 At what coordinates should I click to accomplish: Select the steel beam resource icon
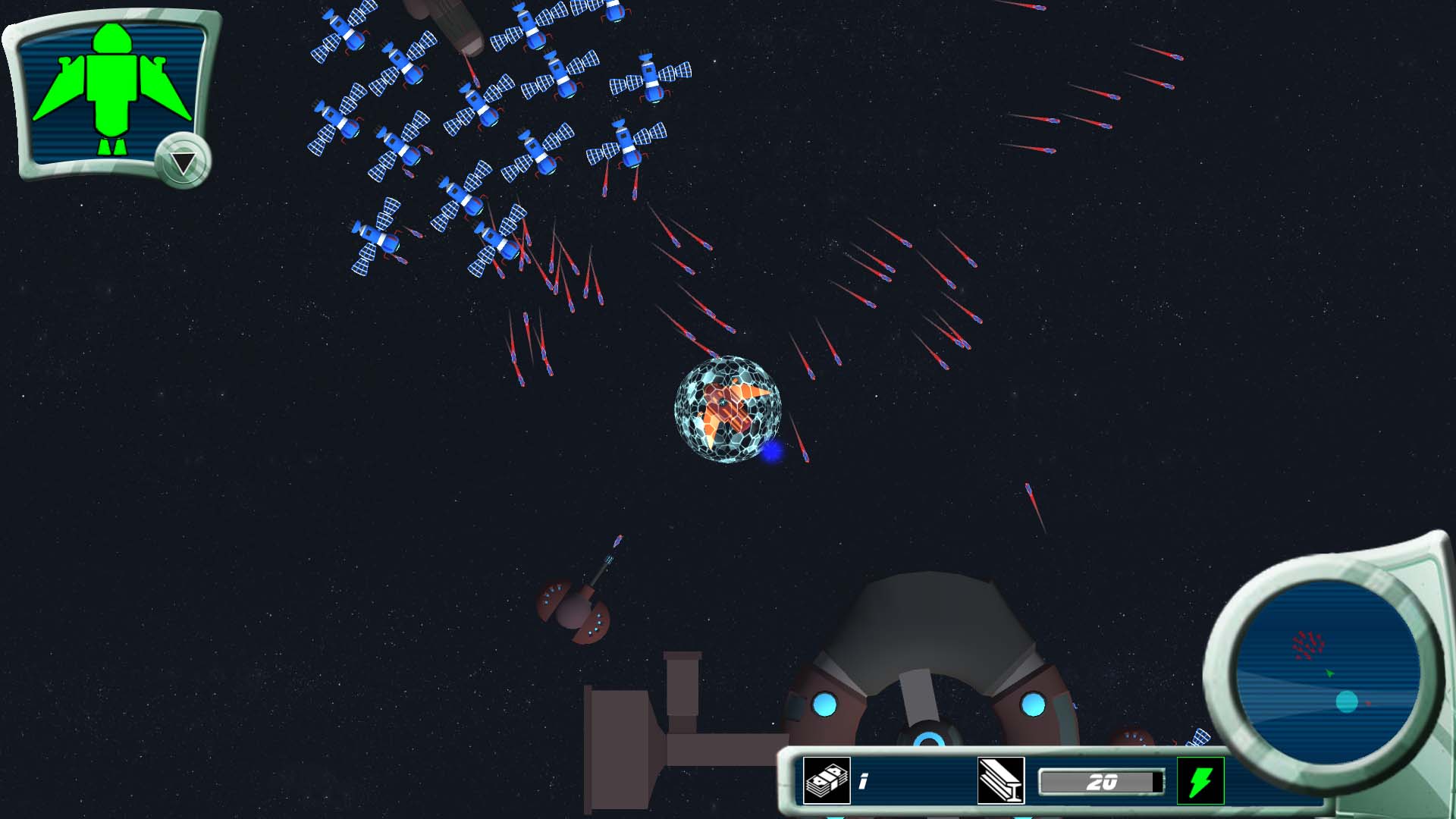1001,780
